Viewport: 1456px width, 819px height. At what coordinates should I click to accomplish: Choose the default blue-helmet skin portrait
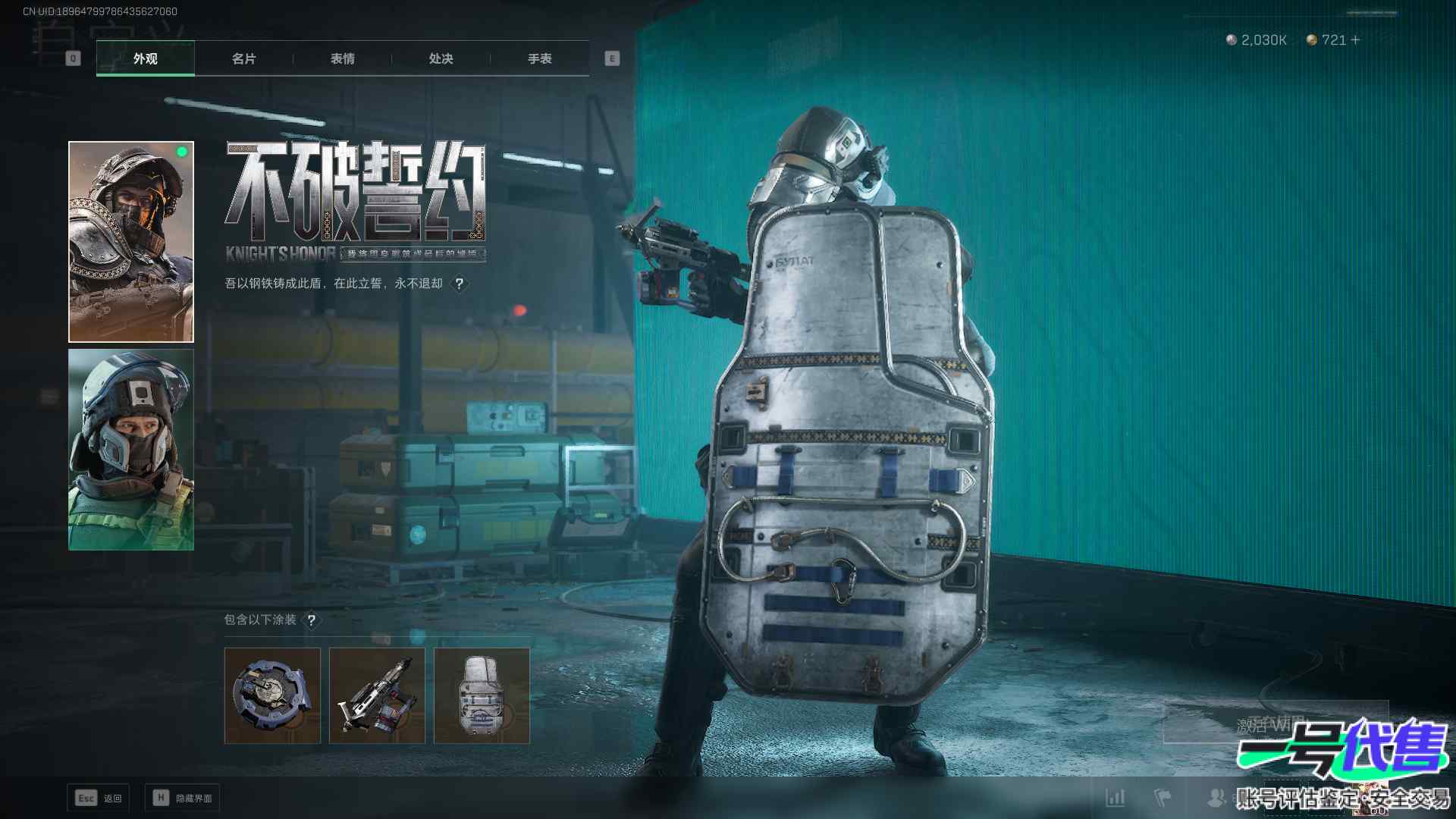click(x=131, y=449)
